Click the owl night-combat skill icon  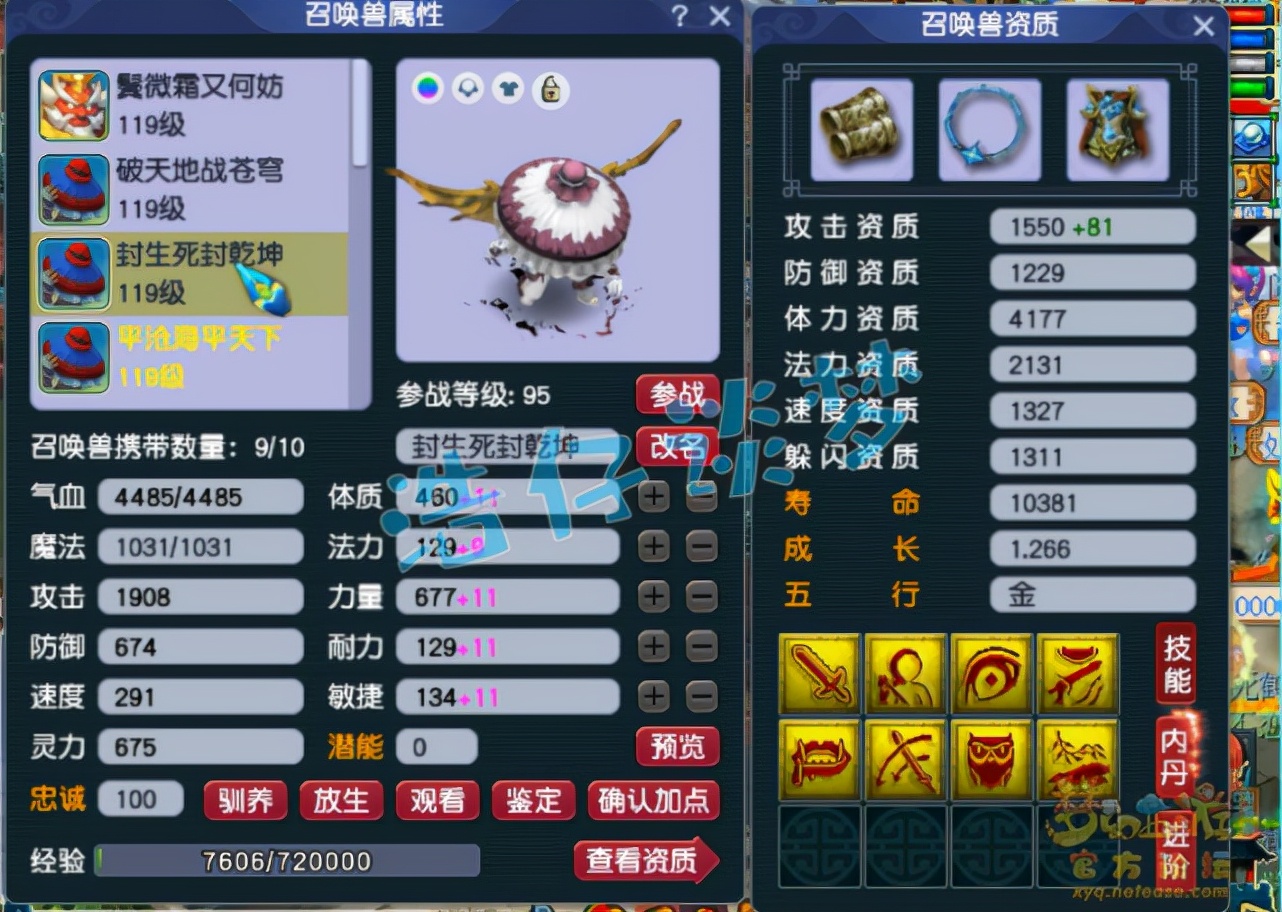(991, 759)
